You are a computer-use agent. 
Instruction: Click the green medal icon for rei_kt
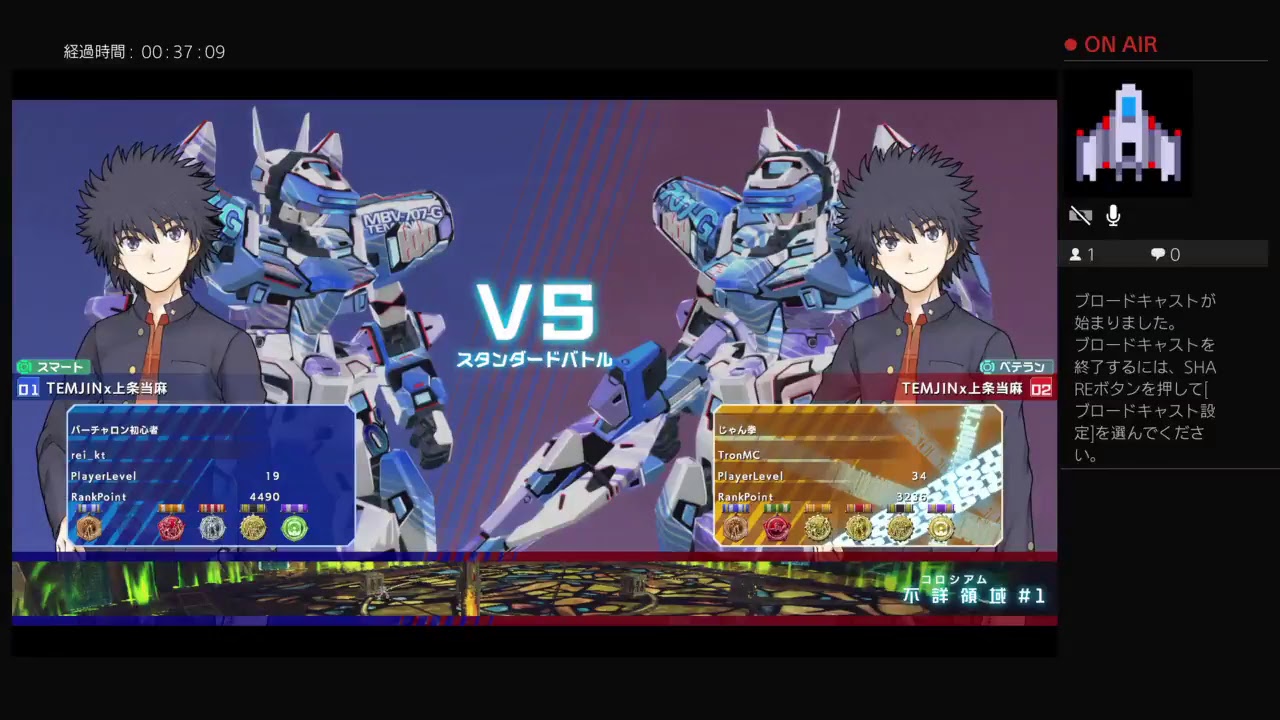click(x=294, y=528)
